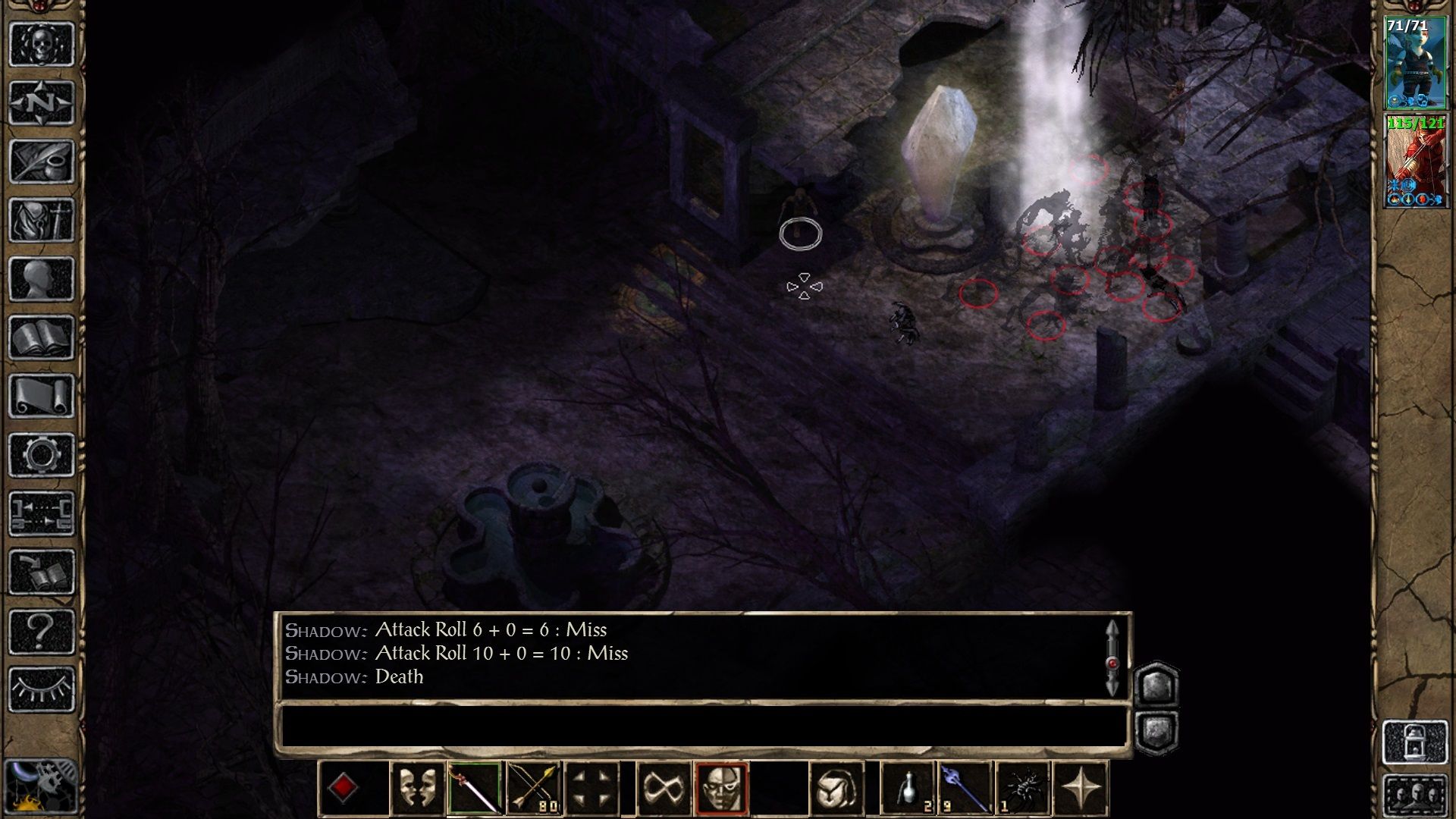Viewport: 1456px width, 819px height.
Task: Activate the spider quick item
Action: pos(1024,789)
